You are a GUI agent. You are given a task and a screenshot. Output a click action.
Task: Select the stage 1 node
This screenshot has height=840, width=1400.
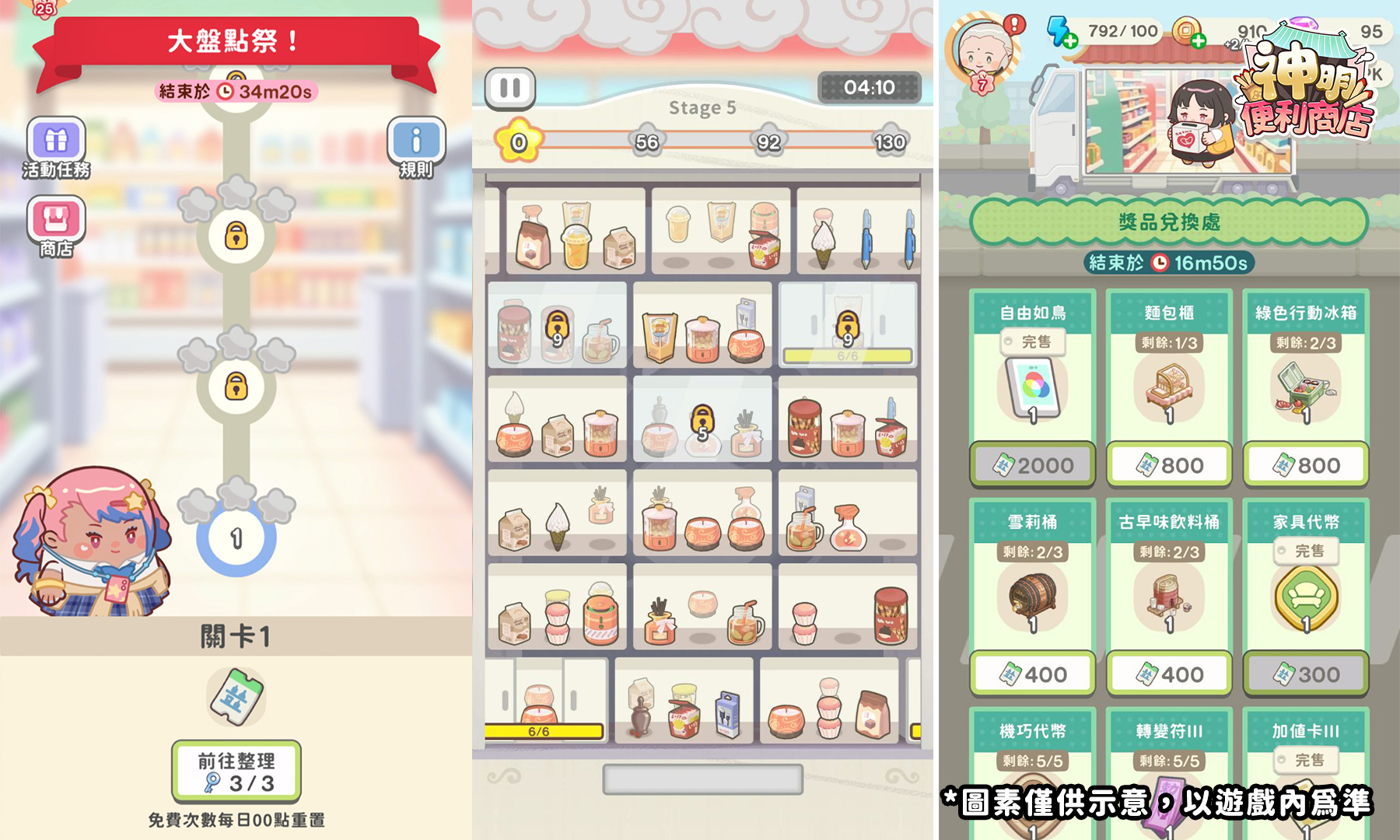236,537
